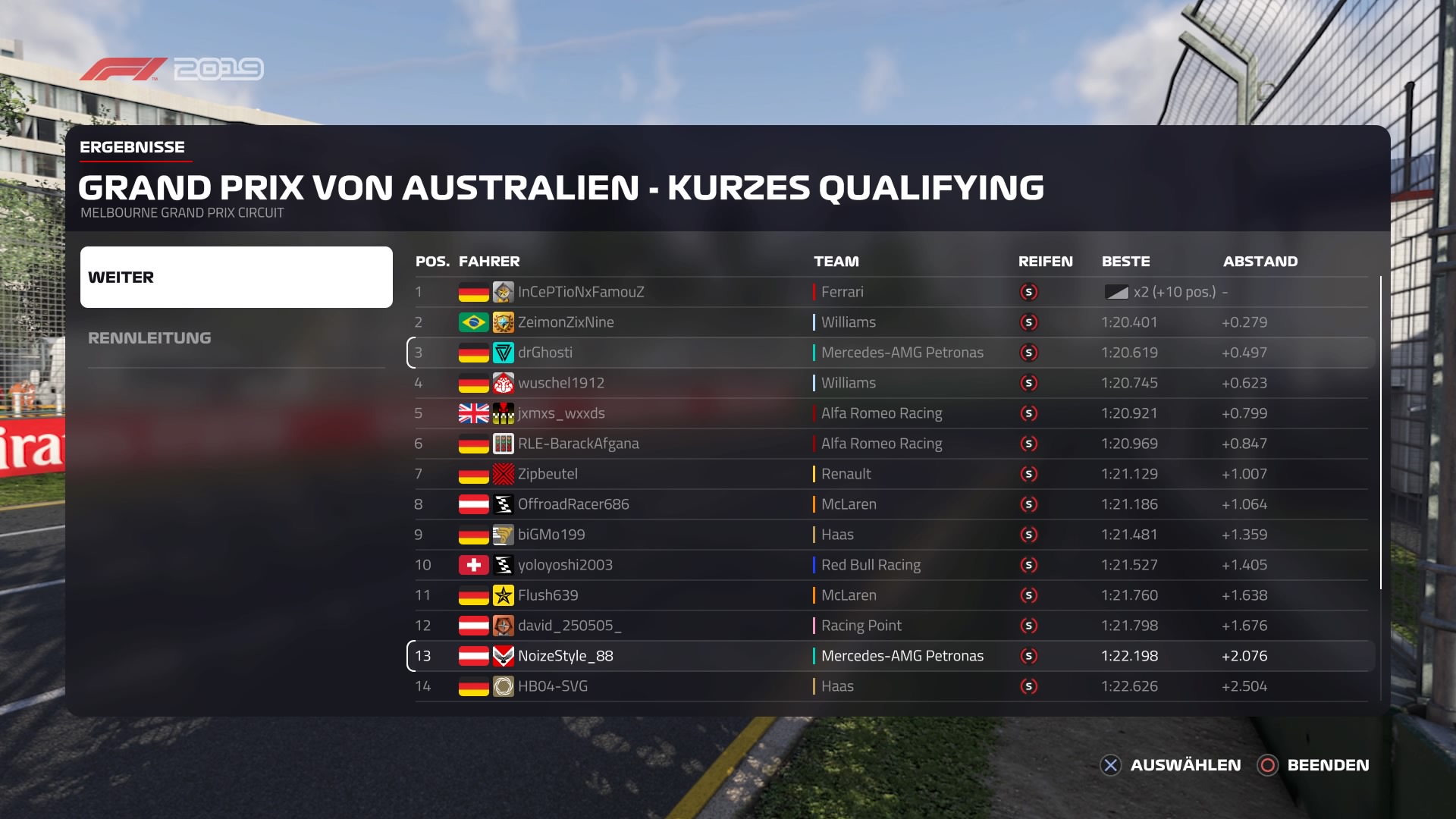
Task: Select yoloyoshi2003's Red Bull Racing row
Action: [891, 565]
